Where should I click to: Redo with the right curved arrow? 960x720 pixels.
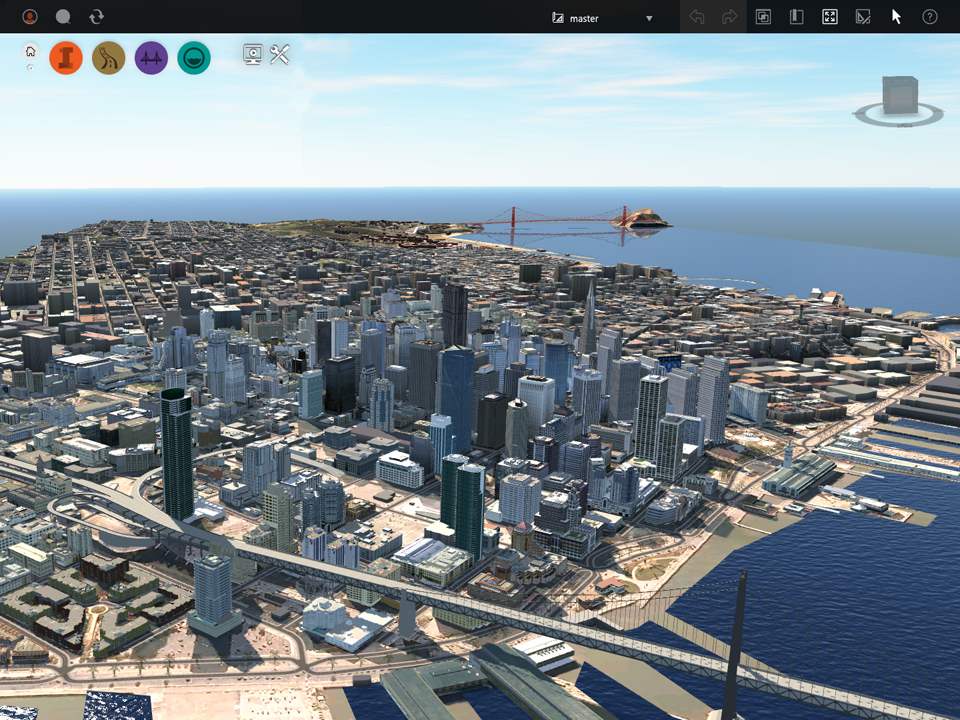coord(729,17)
